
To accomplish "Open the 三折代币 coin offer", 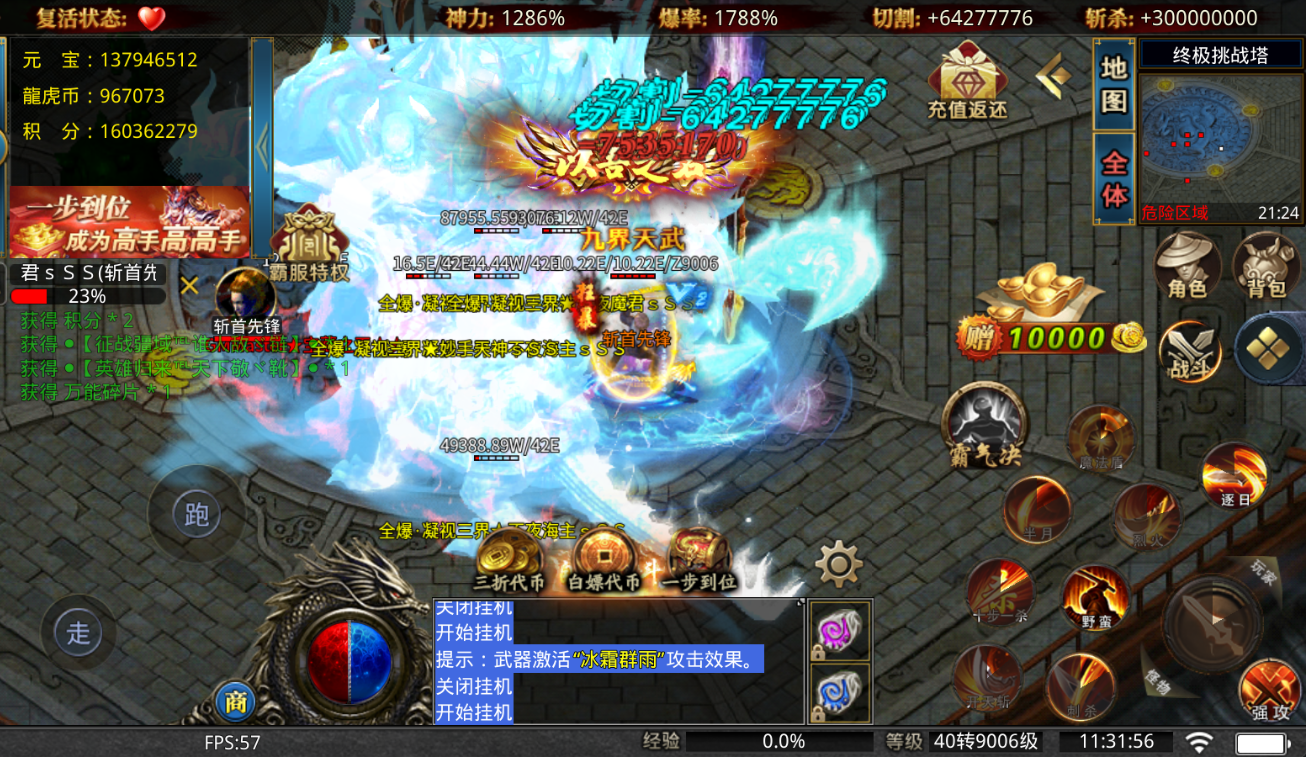I will (510, 558).
